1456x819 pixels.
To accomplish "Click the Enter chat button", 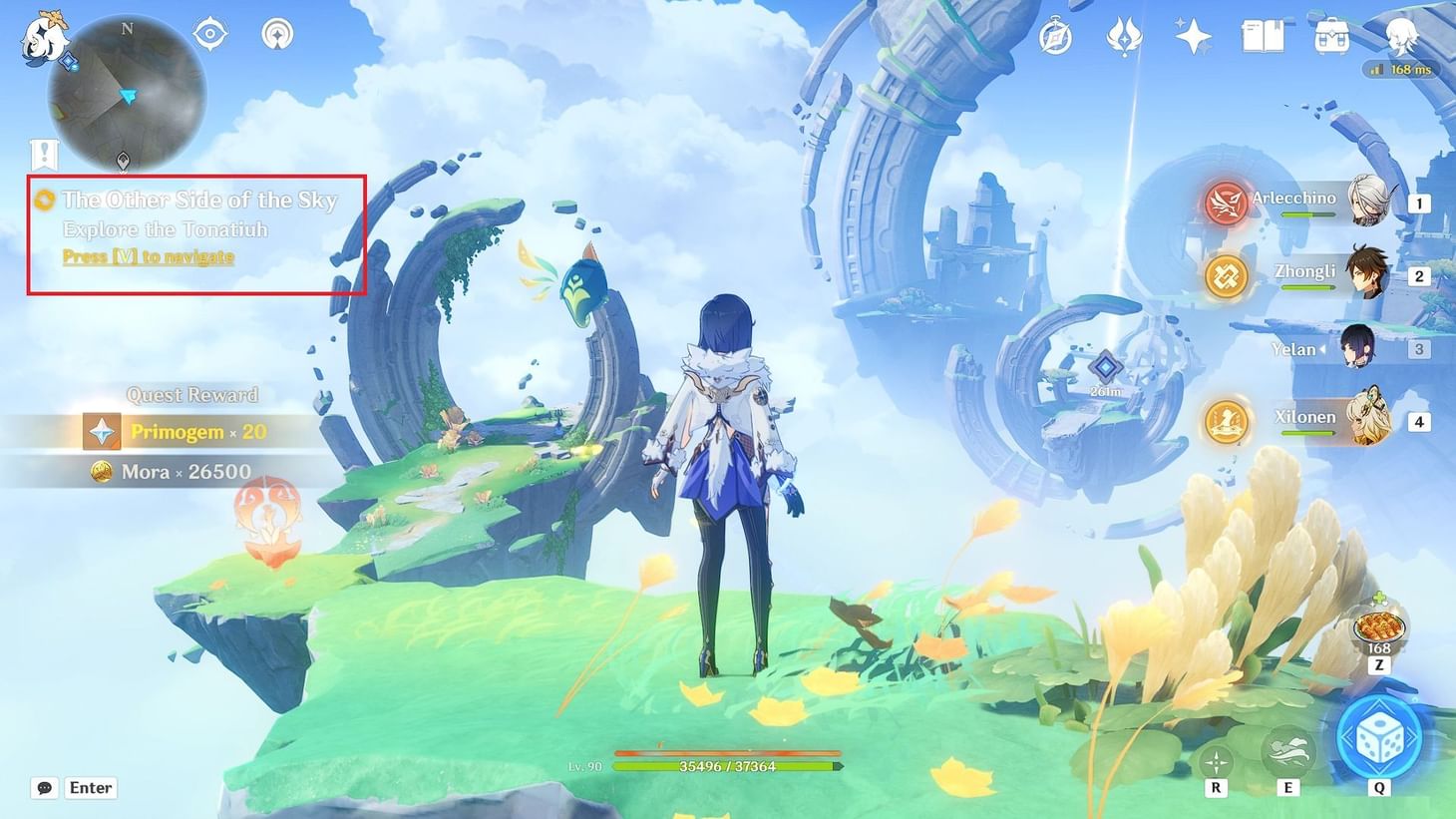I will coord(90,787).
